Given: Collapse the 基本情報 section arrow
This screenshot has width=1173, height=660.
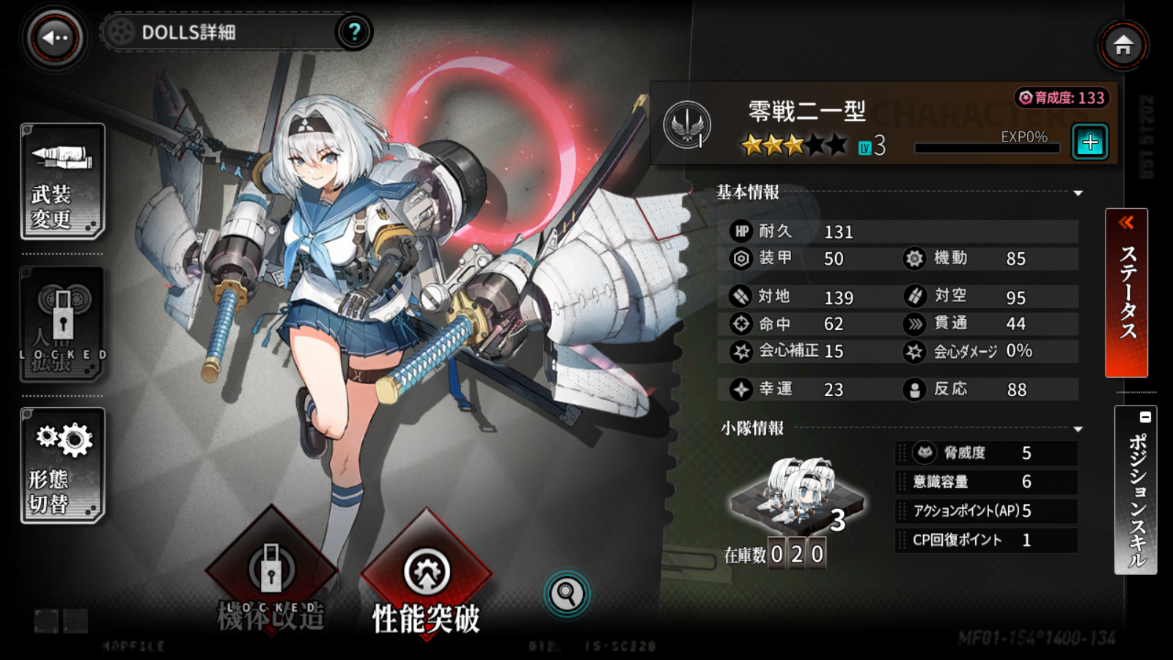Looking at the screenshot, I should [1078, 193].
